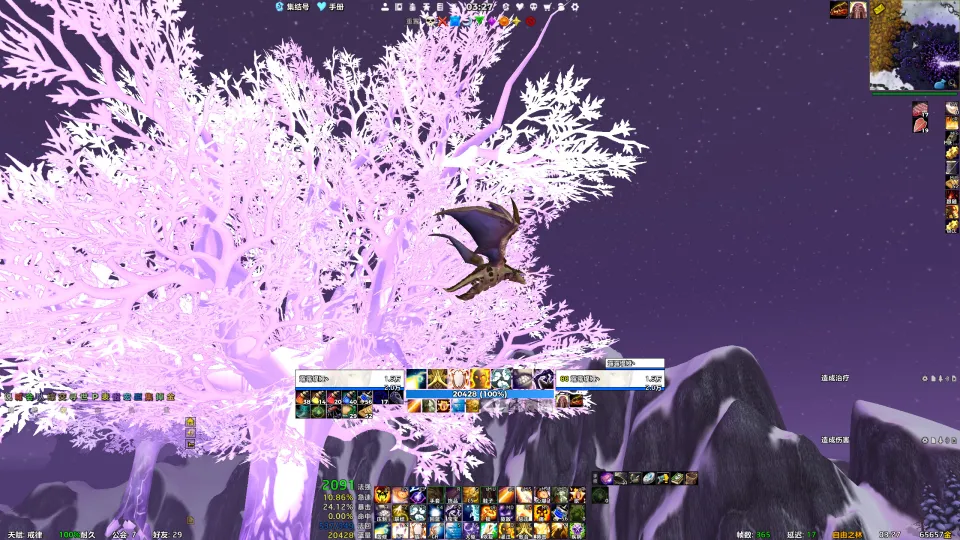
Task: Select the red cross raid marker
Action: pos(443,21)
